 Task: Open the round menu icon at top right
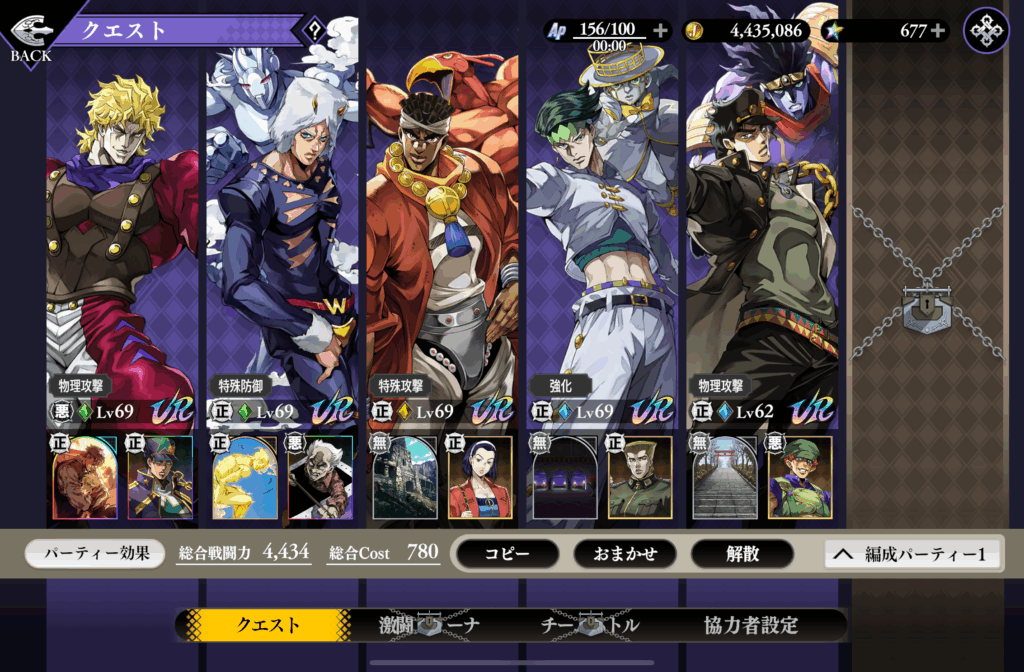click(986, 31)
